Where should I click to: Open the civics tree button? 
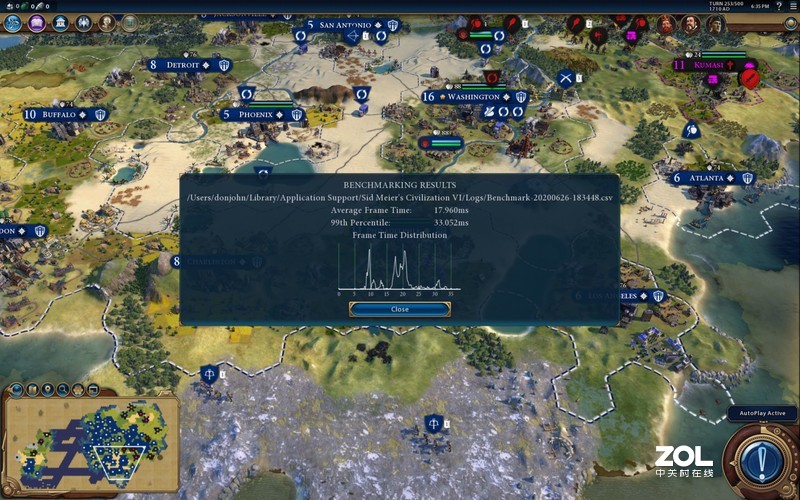pyautogui.click(x=38, y=22)
